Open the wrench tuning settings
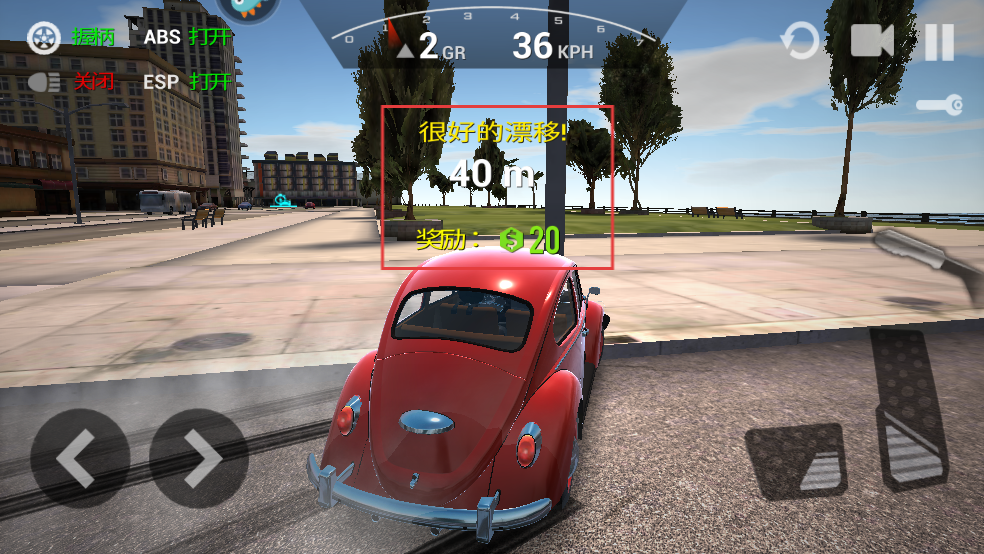Image resolution: width=984 pixels, height=554 pixels. [x=940, y=104]
